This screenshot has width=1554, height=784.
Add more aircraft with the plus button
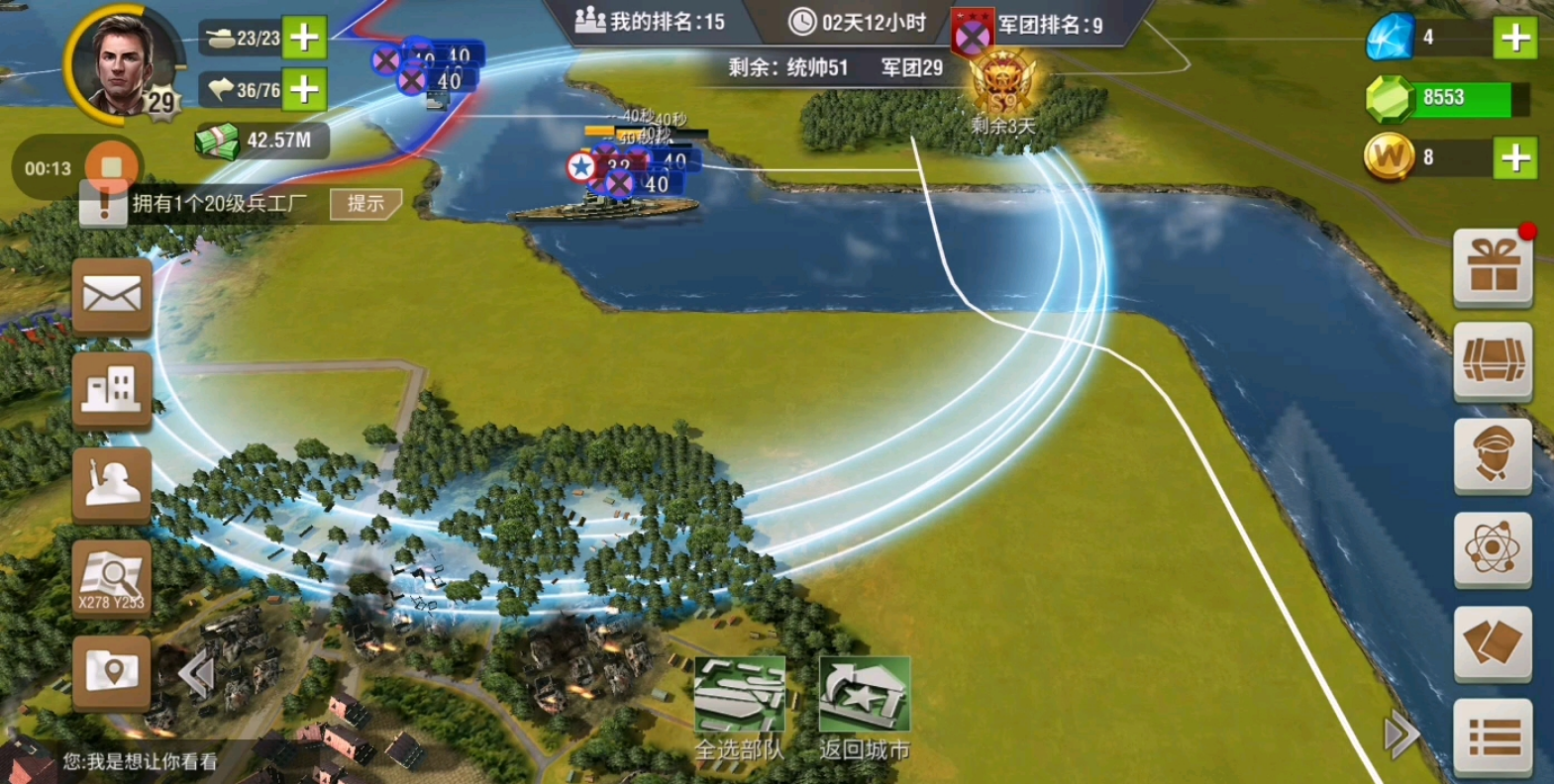304,90
